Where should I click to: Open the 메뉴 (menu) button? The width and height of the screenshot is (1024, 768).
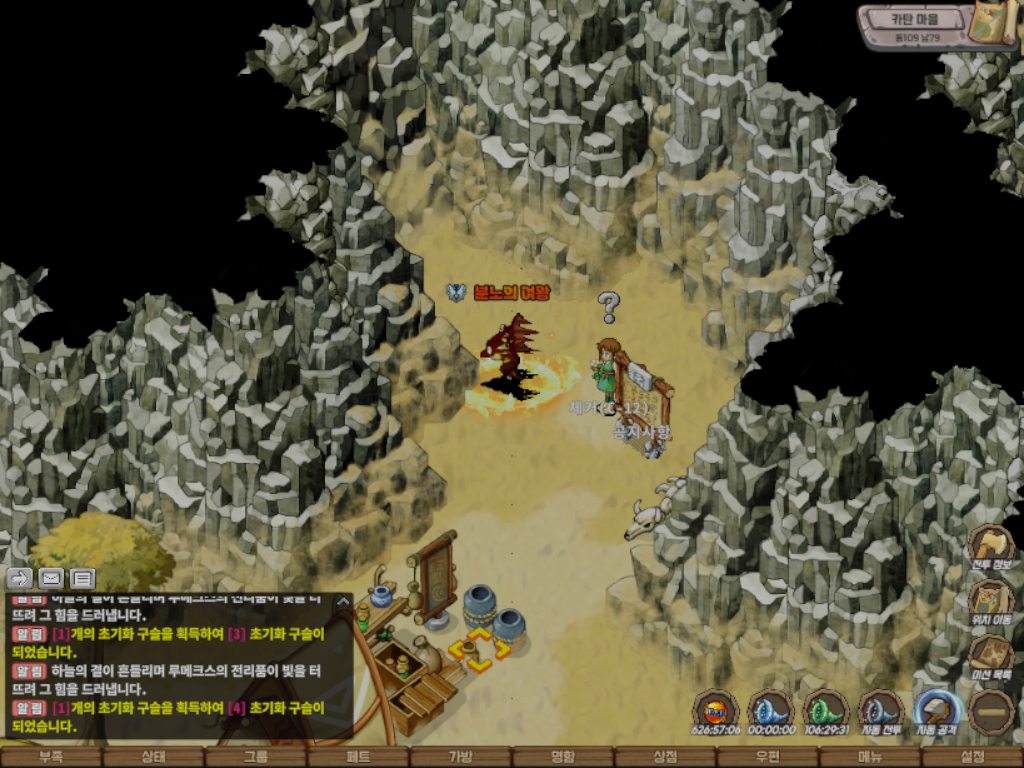870,757
